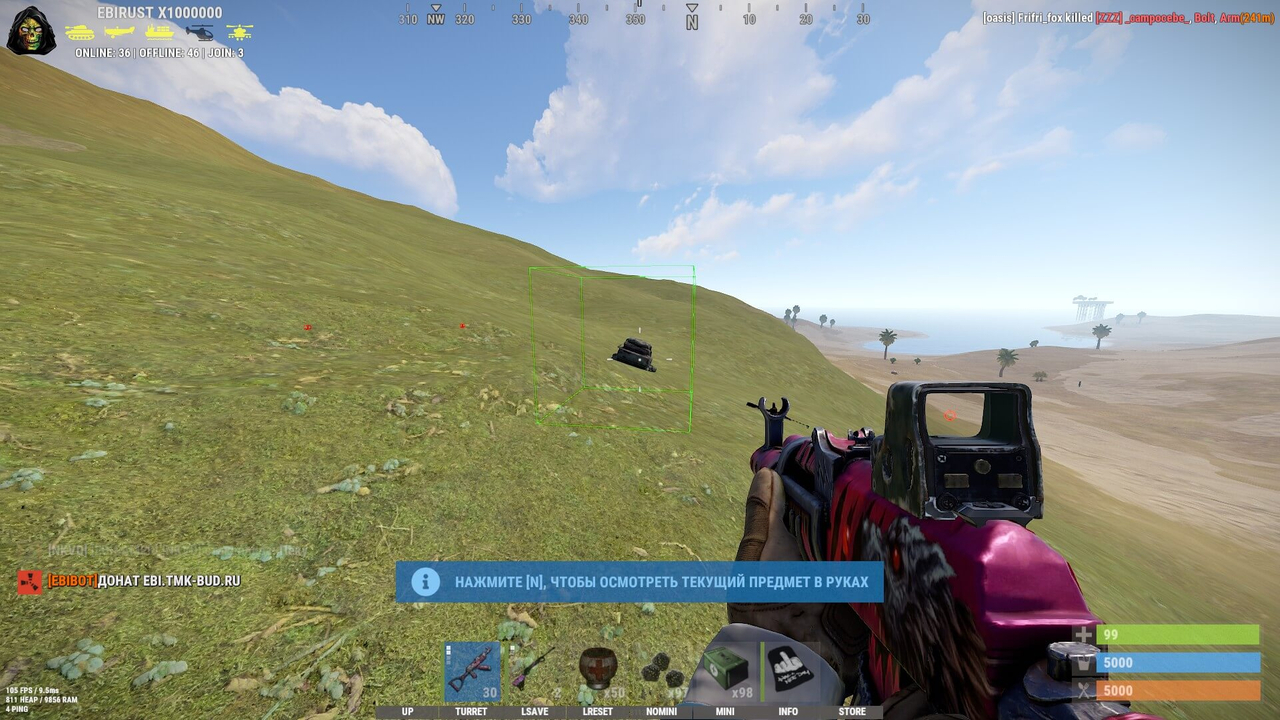This screenshot has width=1280, height=720.
Task: Select the utensils icon on the orange food bar
Action: point(1083,690)
